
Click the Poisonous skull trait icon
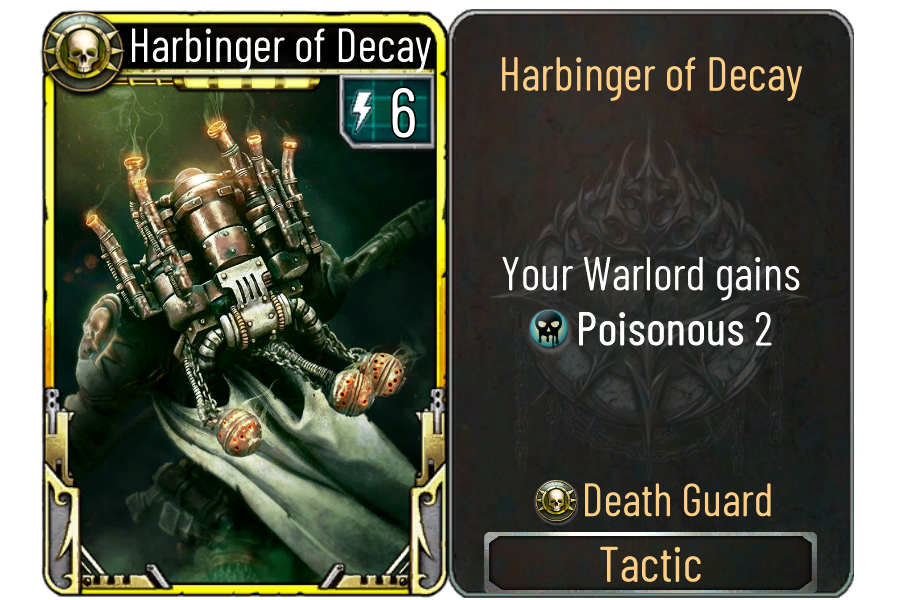point(550,330)
